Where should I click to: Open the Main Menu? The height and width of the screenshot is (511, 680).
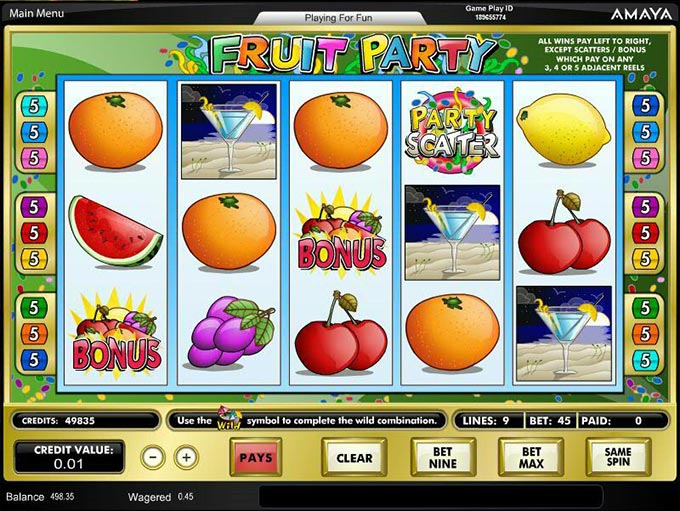[36, 13]
